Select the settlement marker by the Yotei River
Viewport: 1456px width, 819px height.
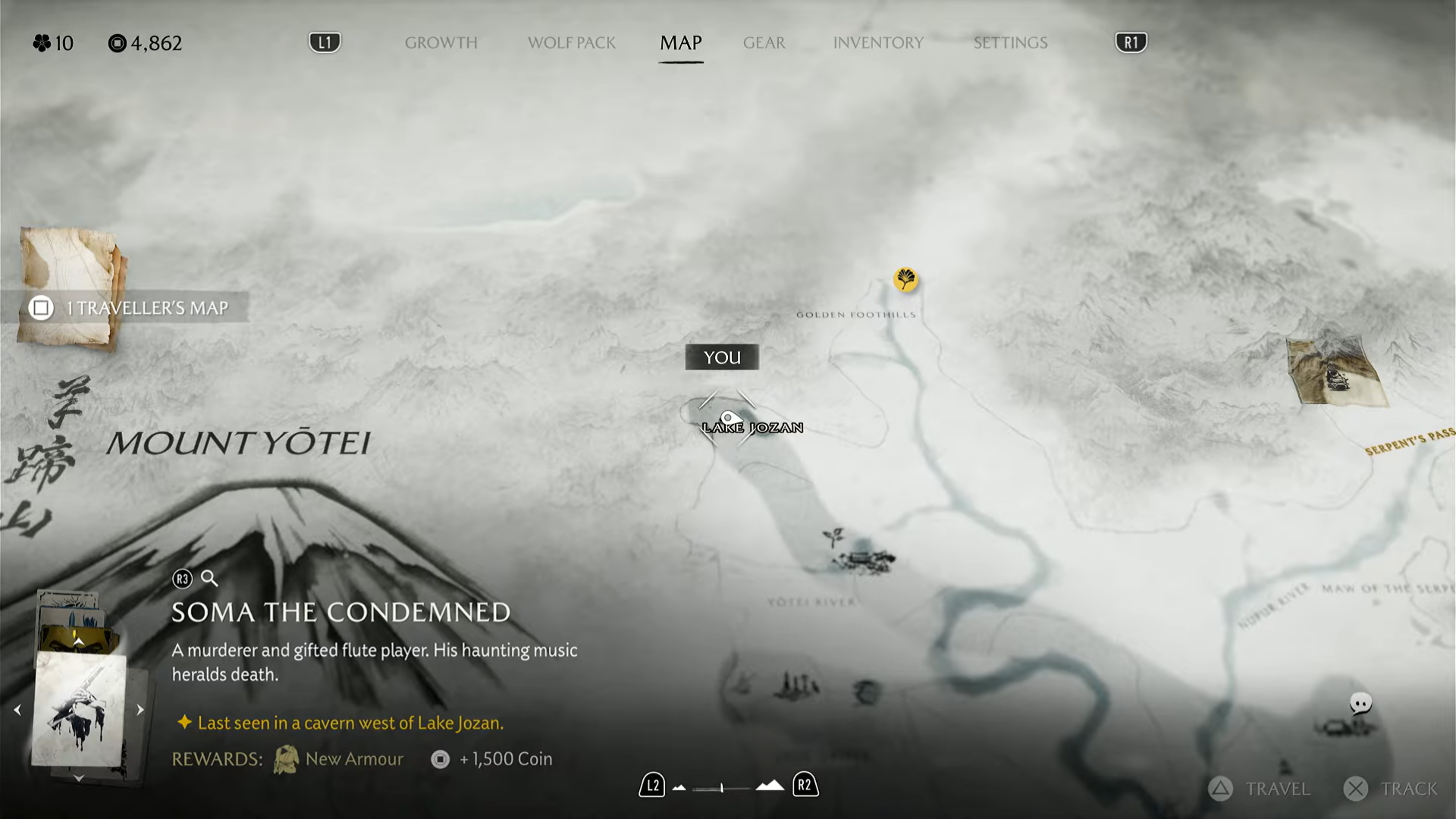[863, 558]
